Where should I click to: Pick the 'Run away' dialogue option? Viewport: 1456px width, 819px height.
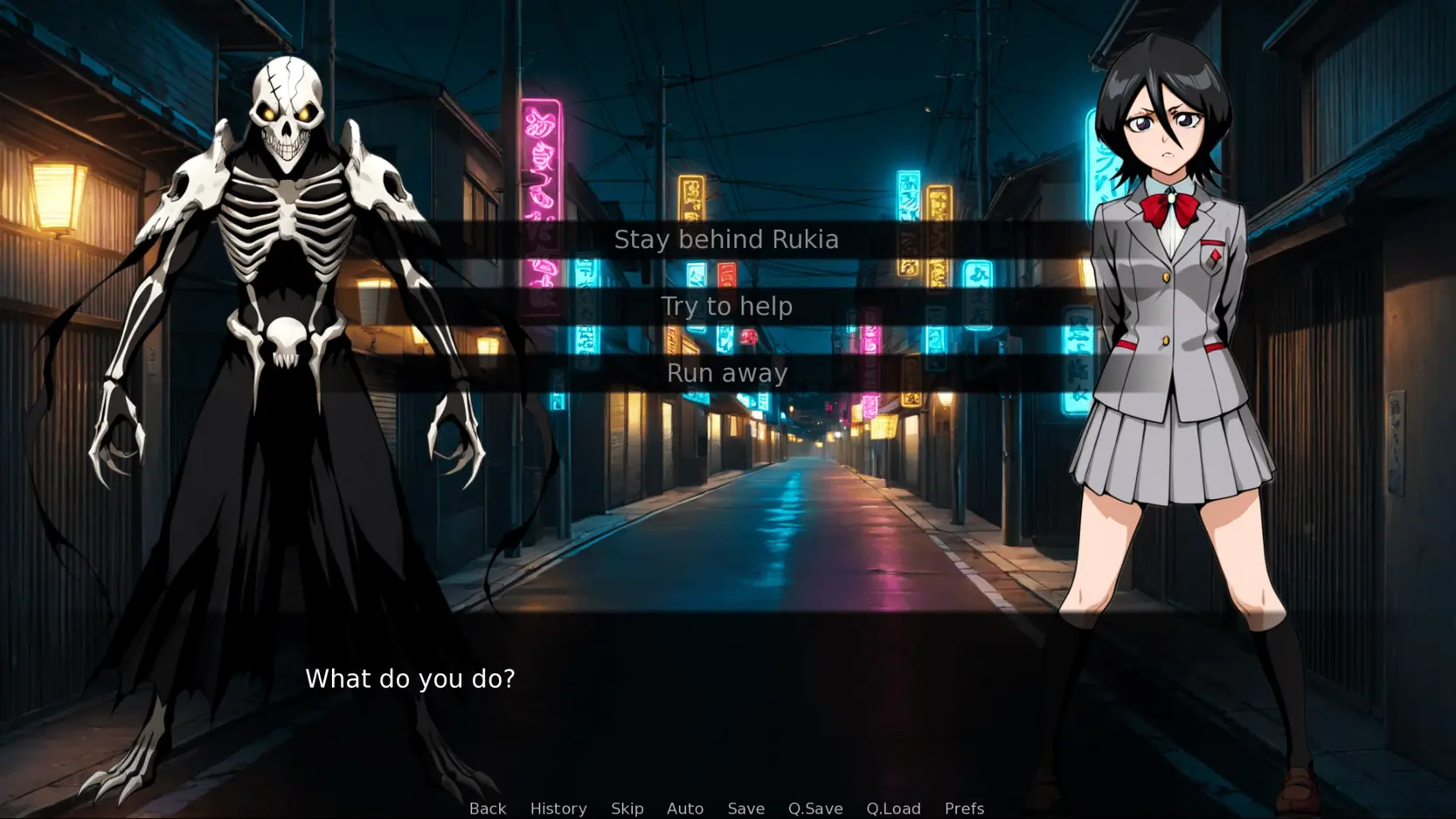pyautogui.click(x=726, y=373)
